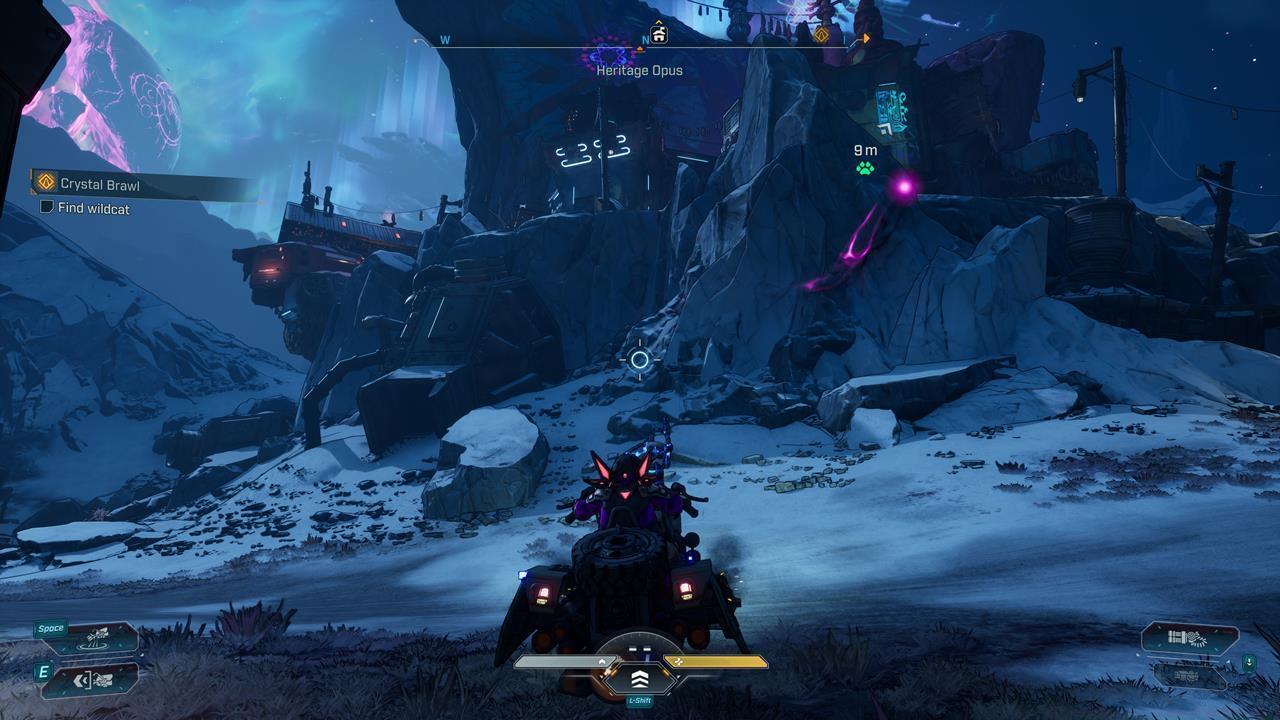
Task: Select the Find wildcat objective checkbox
Action: pos(46,208)
